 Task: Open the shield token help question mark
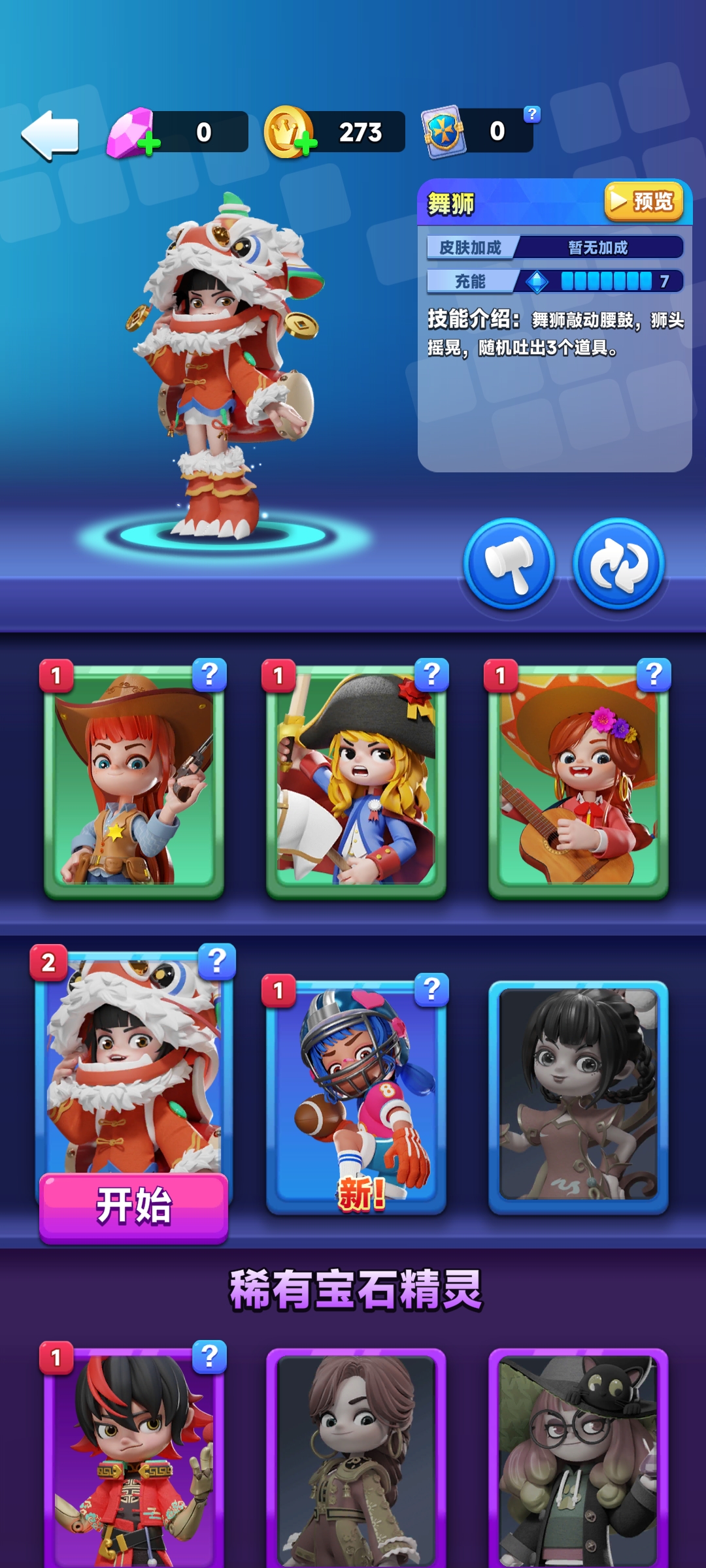(x=532, y=114)
